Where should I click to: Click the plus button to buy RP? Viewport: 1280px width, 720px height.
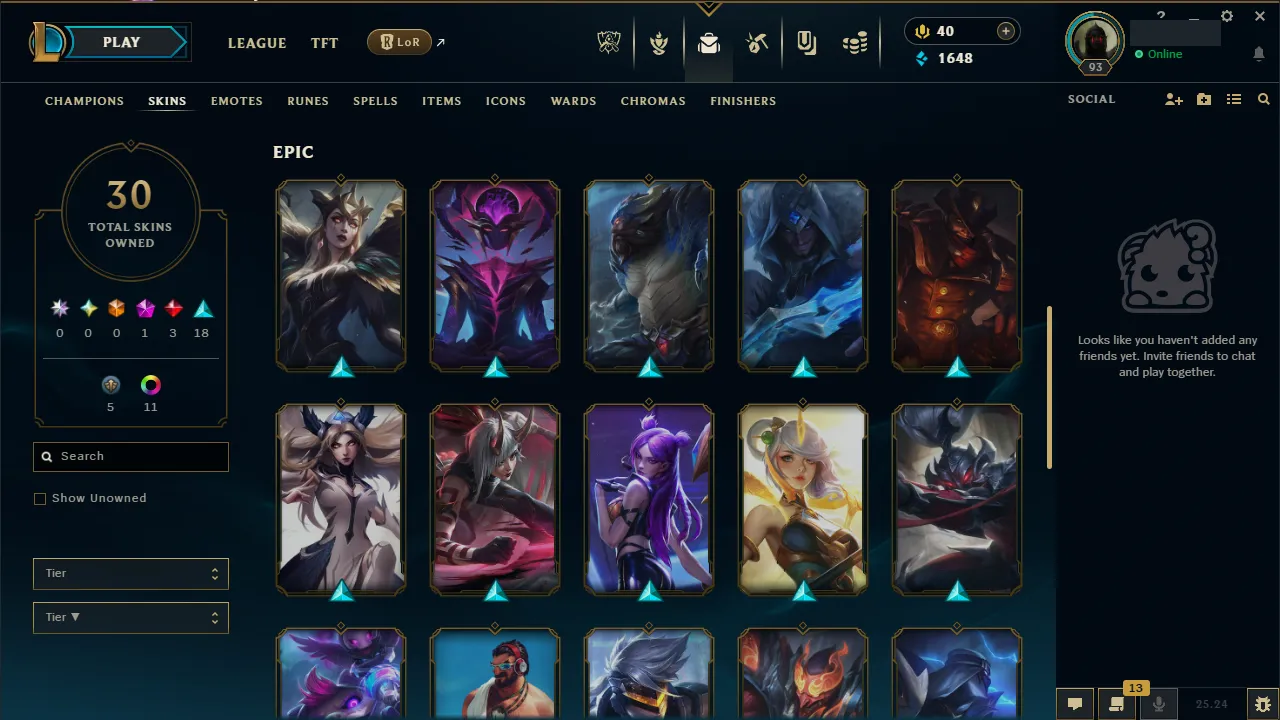[1004, 31]
